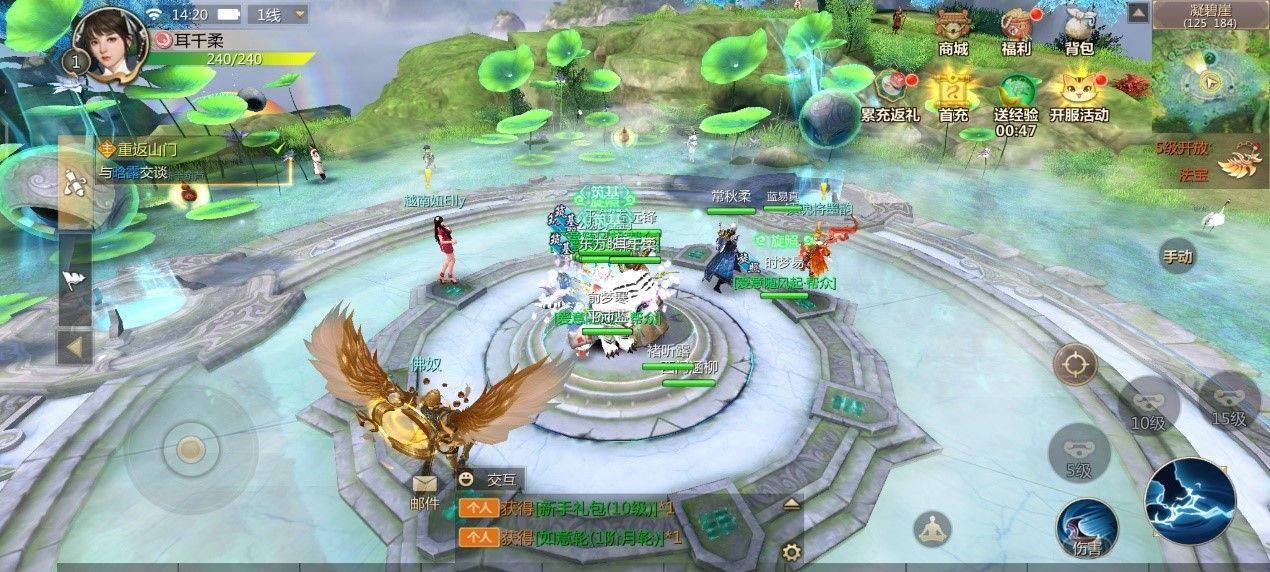The height and width of the screenshot is (572, 1270).
Task: Open the 累充返礼 recharge rewards
Action: [890, 93]
